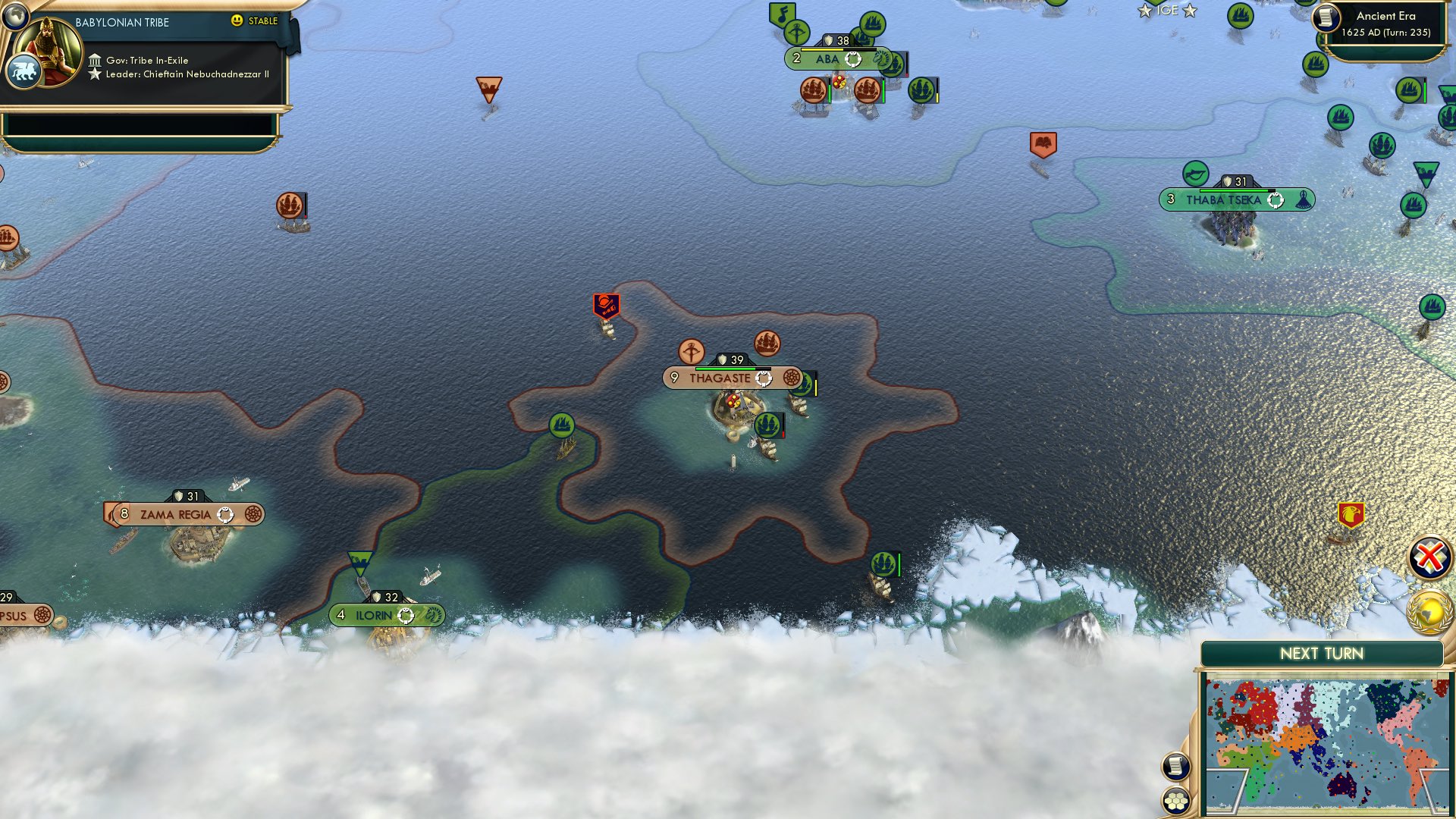Select the red enemy ship flag near Thagaste

pyautogui.click(x=605, y=305)
